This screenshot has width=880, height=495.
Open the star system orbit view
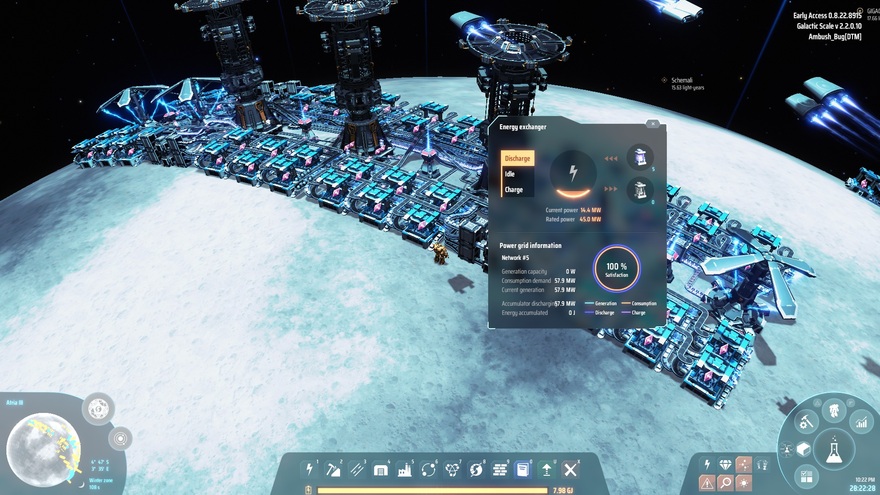pos(120,438)
